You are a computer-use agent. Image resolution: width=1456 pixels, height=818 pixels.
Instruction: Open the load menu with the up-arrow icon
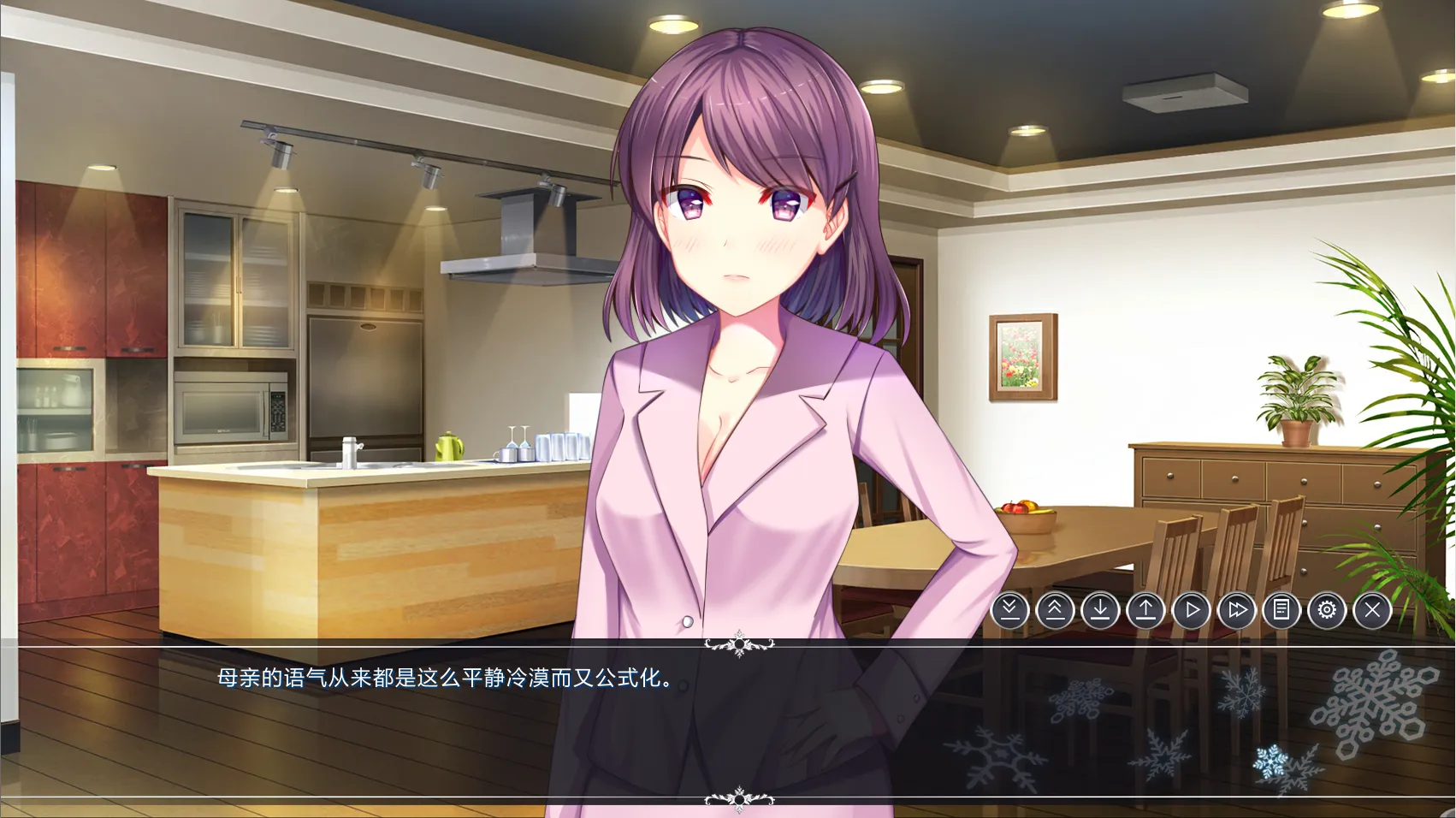pos(1145,610)
